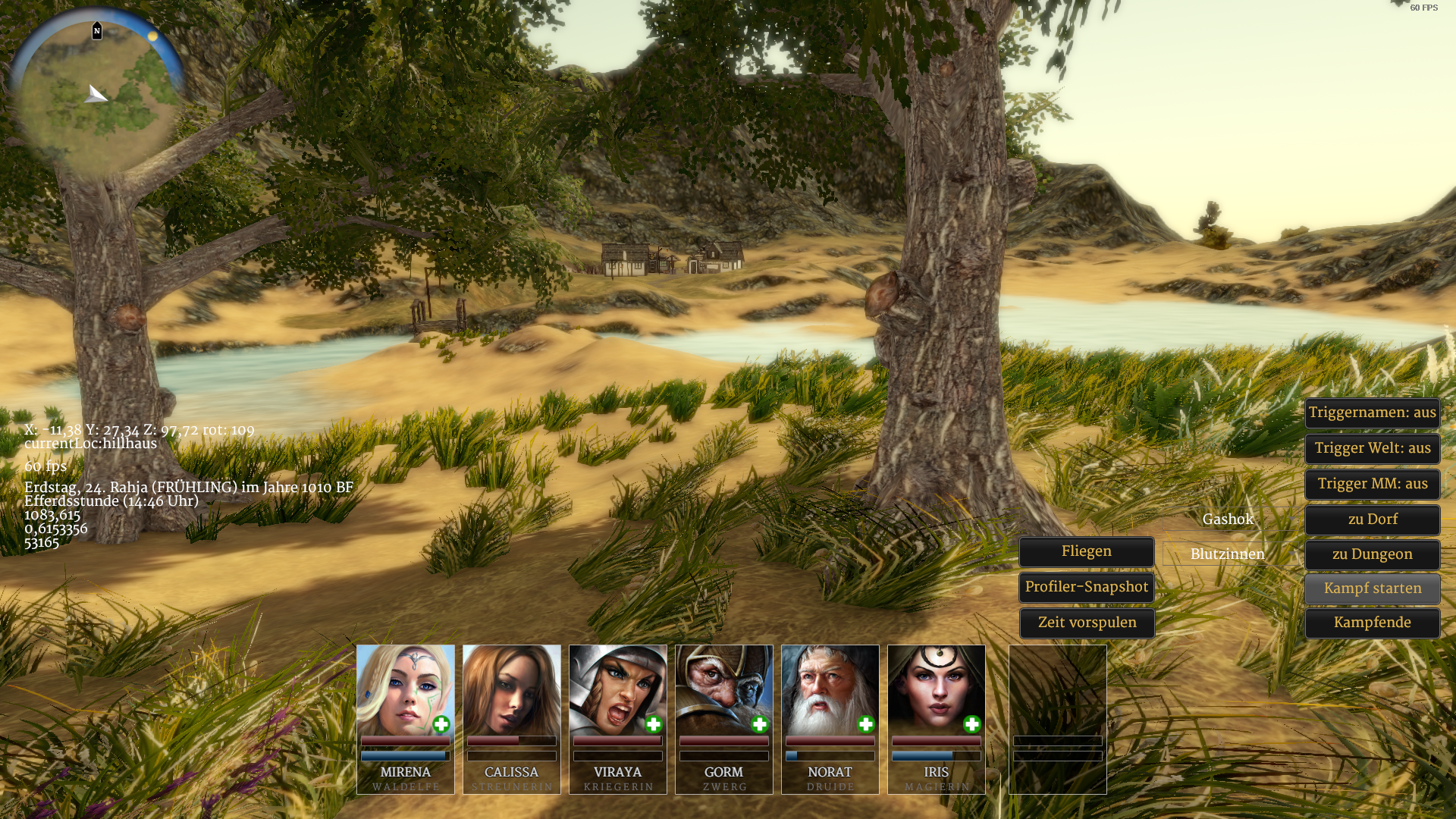This screenshot has width=1456, height=819.
Task: Start combat with Kampf starten
Action: click(x=1372, y=589)
